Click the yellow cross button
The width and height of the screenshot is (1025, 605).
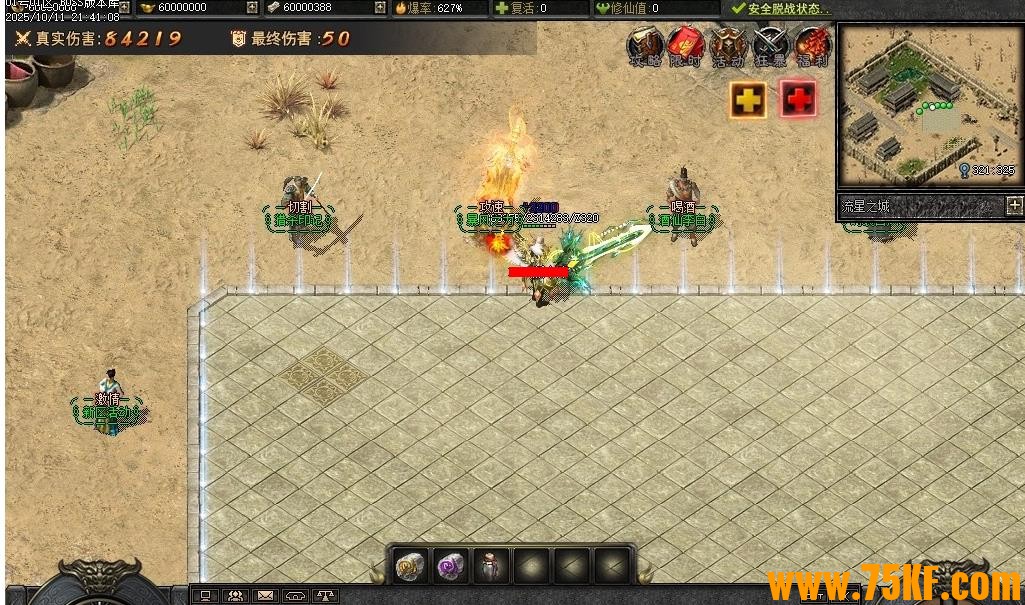point(748,99)
